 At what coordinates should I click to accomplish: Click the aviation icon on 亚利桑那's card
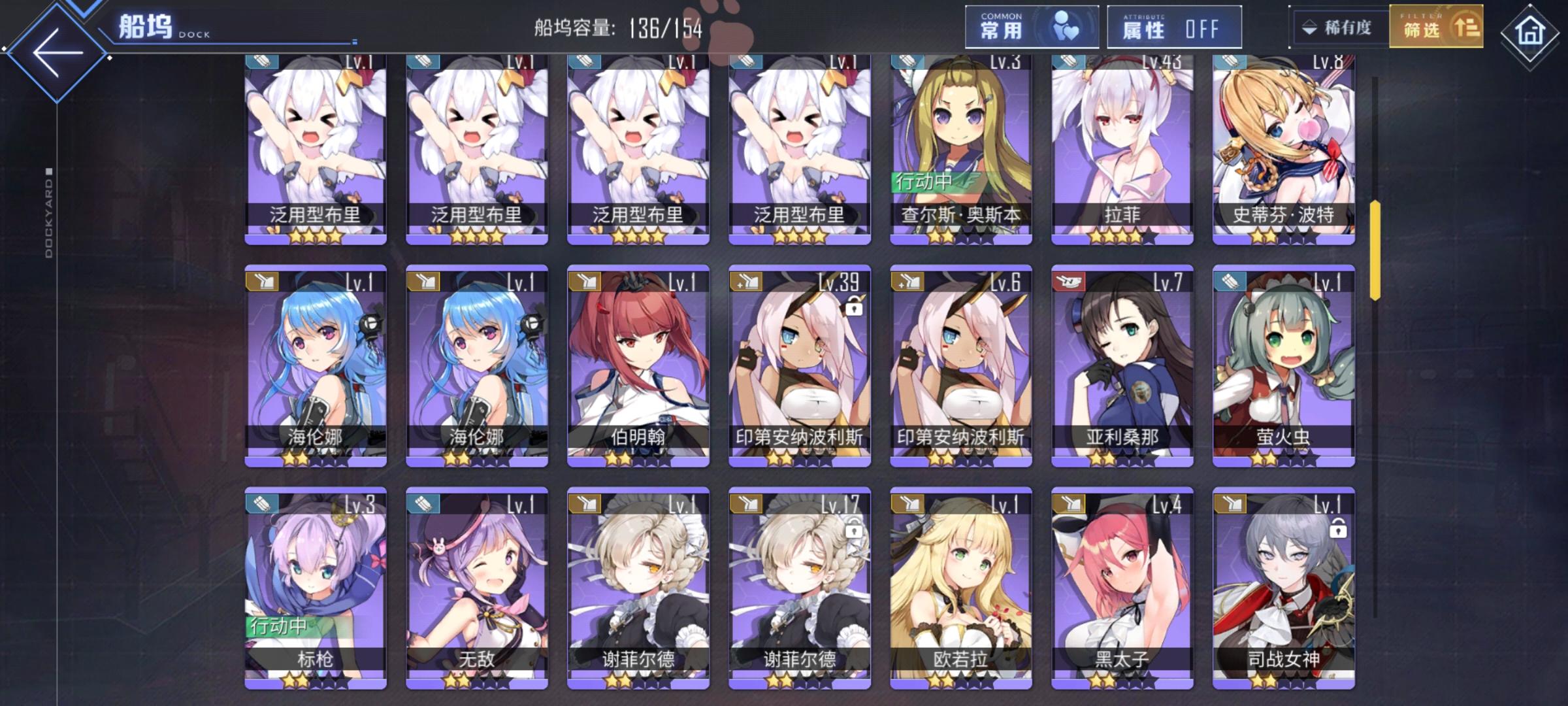pos(1069,281)
